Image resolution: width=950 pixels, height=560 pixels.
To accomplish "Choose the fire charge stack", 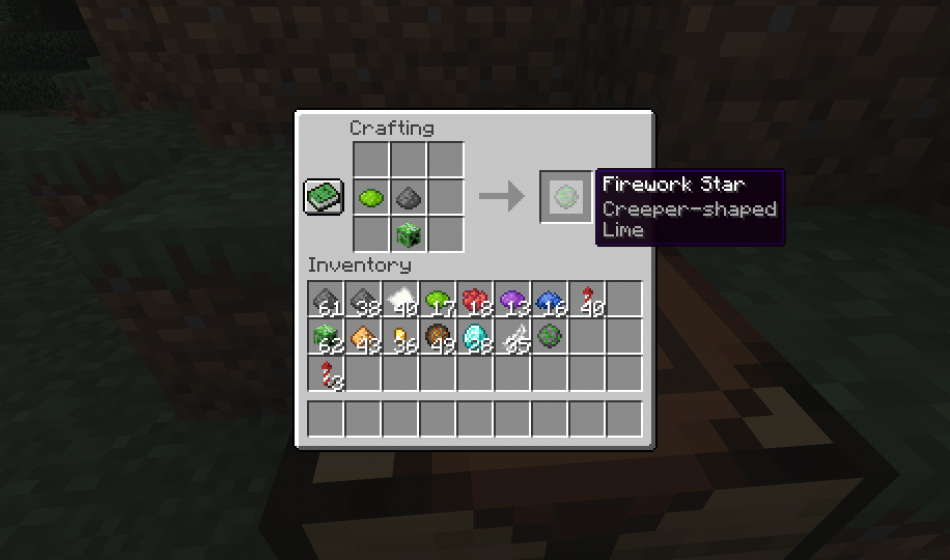I will 437,337.
